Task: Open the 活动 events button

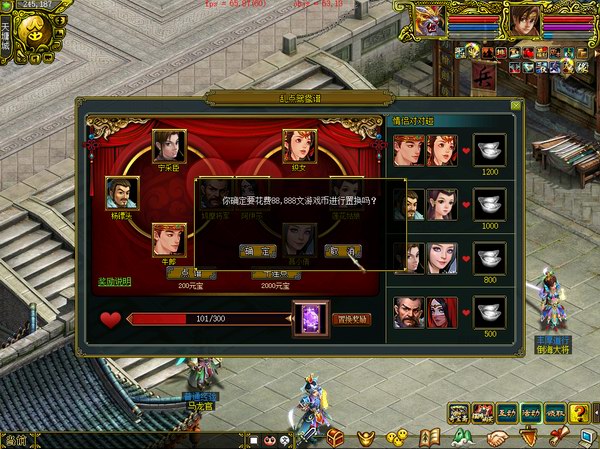Action: pyautogui.click(x=531, y=413)
